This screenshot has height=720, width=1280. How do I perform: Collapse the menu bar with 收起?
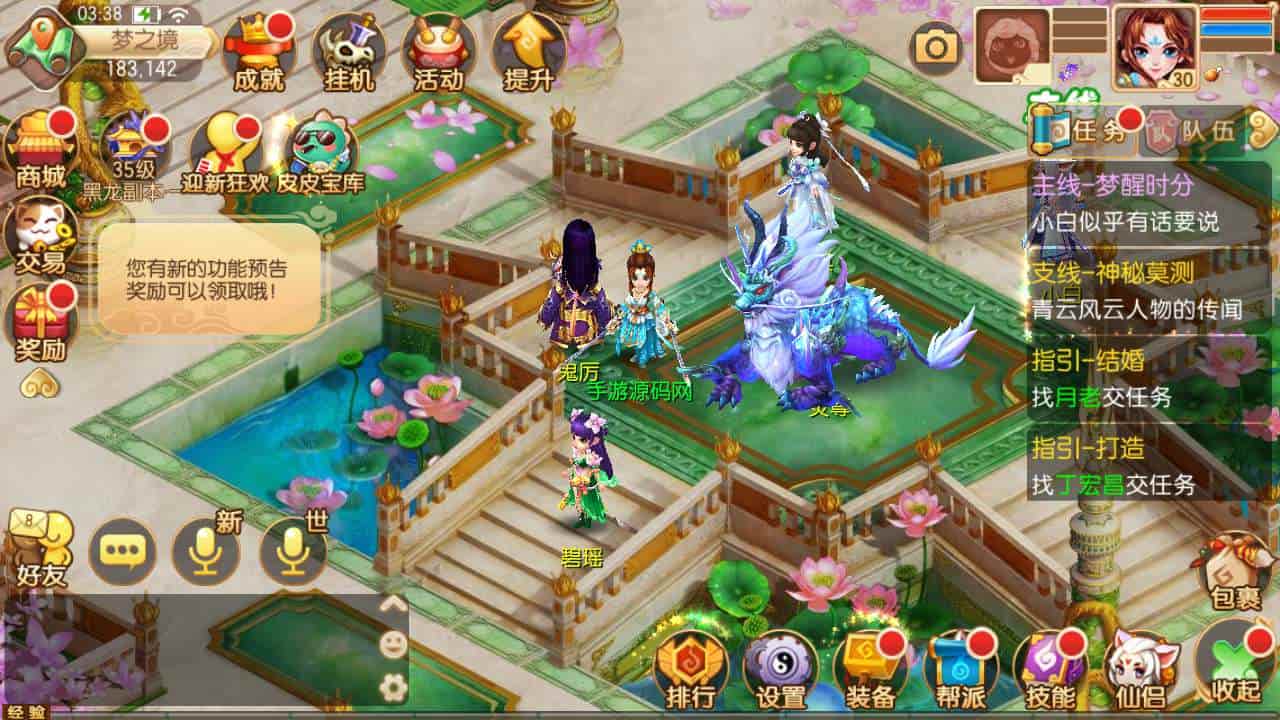pos(1234,664)
